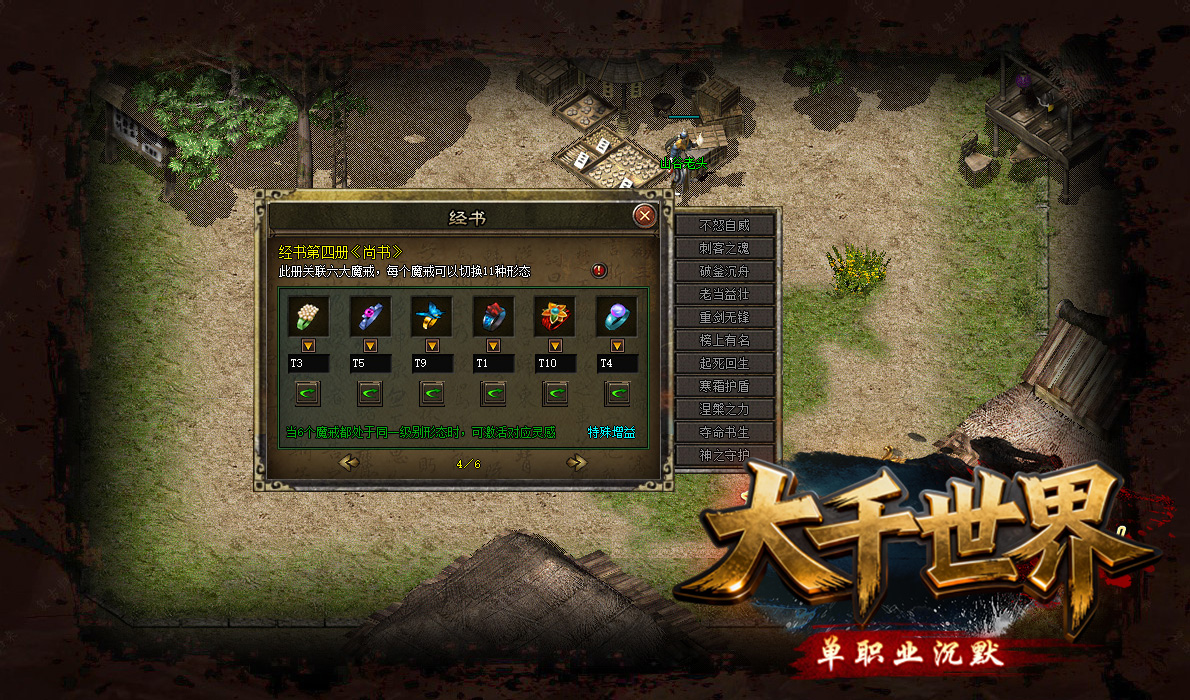Screen dimensions: 1190x700
Task: Go to the previous scripture page
Action: click(x=349, y=462)
